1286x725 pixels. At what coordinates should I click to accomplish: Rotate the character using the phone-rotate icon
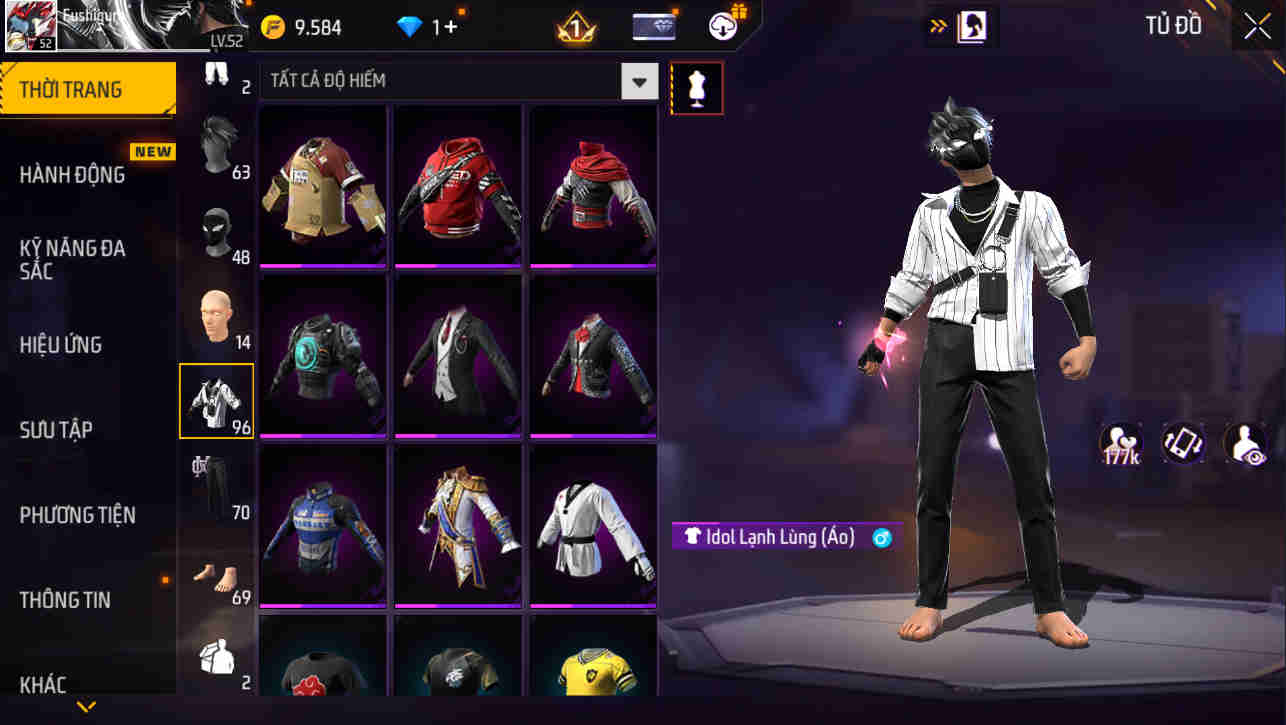coord(1183,443)
